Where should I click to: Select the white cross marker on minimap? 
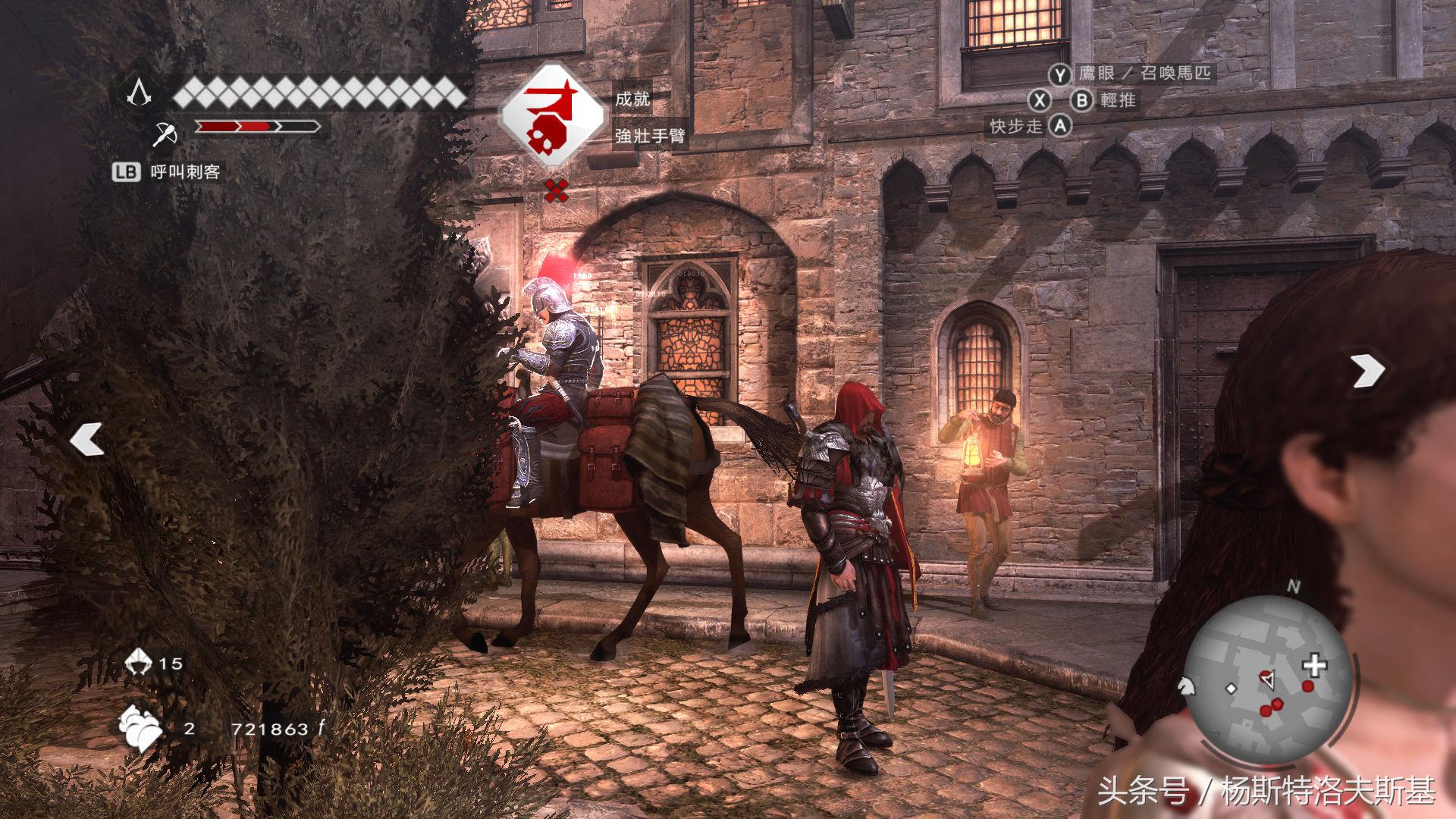tap(1314, 666)
